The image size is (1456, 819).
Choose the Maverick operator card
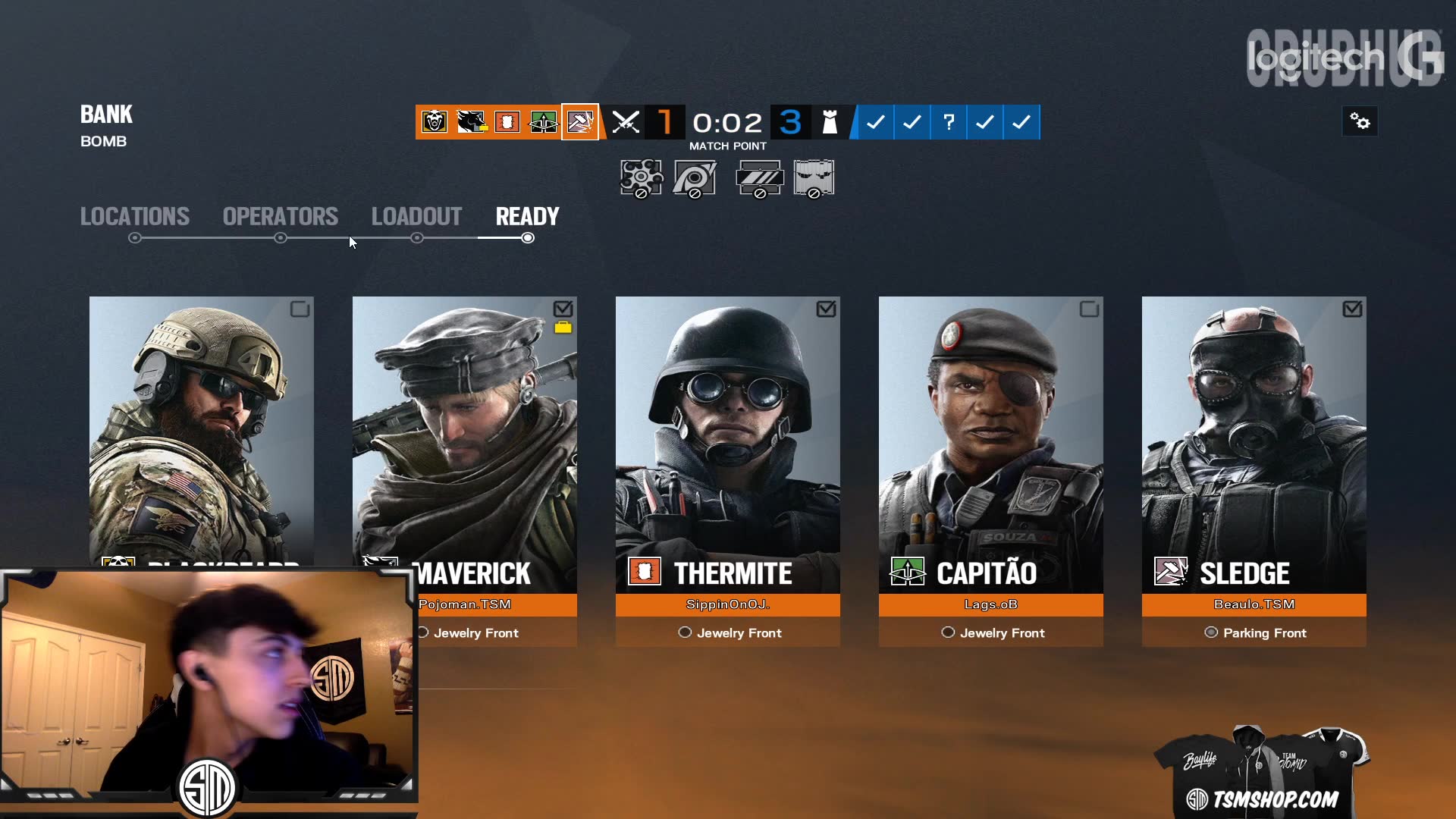coord(464,440)
